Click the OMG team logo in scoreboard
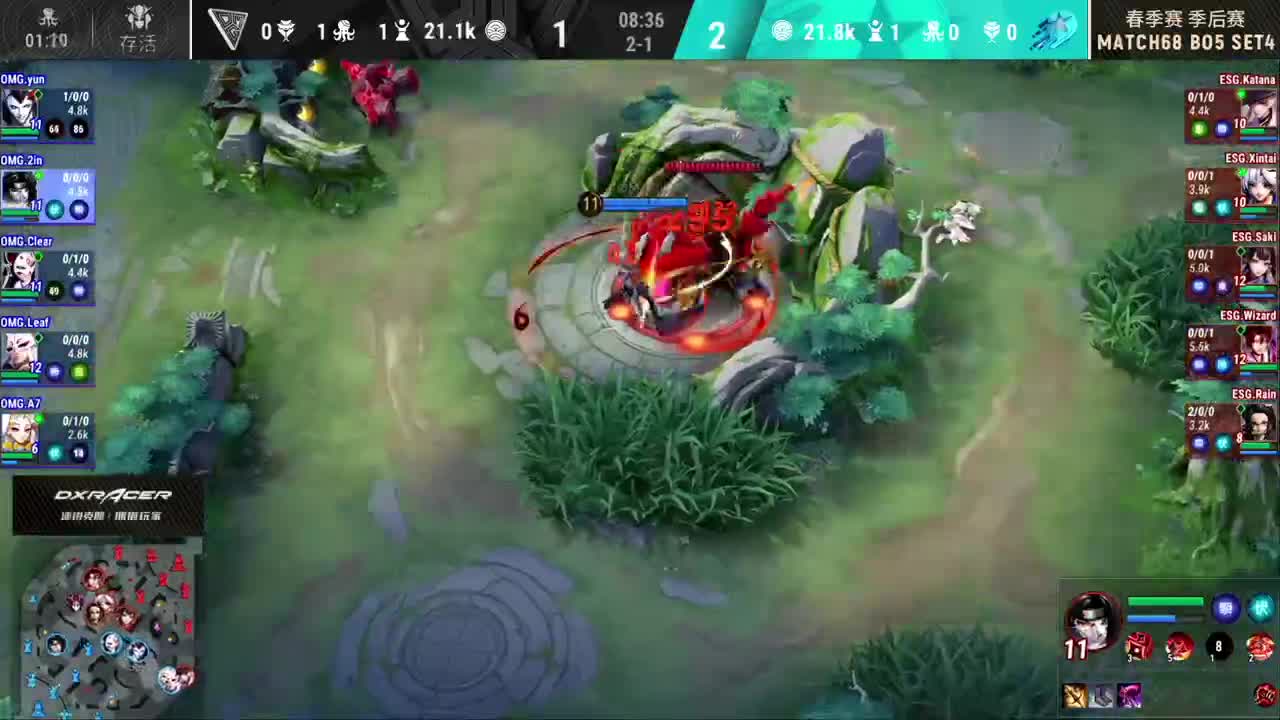 pos(228,30)
